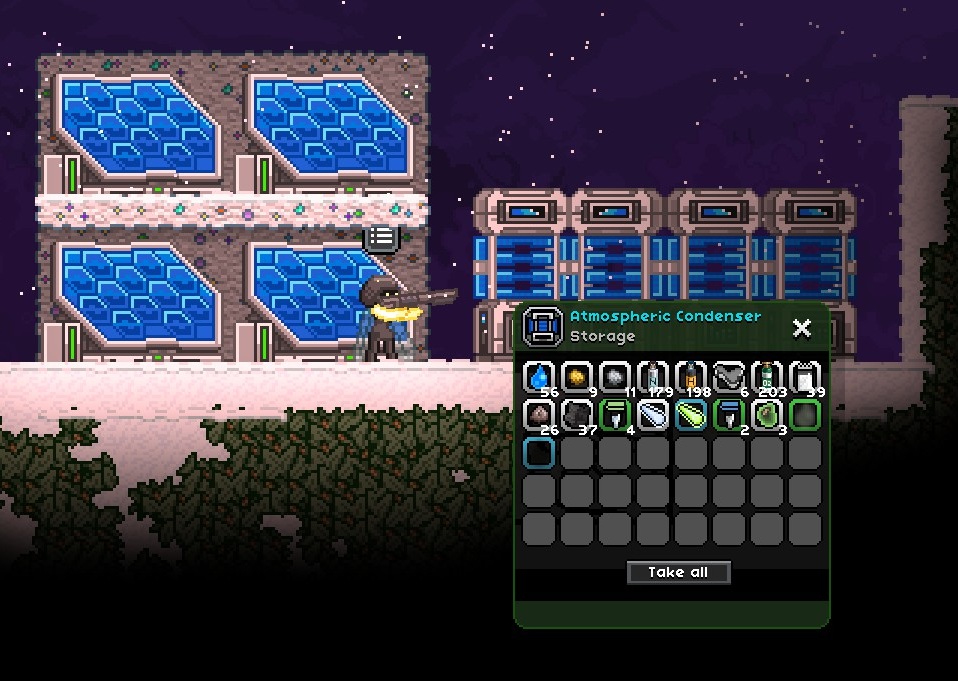Grab the white canister stack of 179

pyautogui.click(x=653, y=378)
